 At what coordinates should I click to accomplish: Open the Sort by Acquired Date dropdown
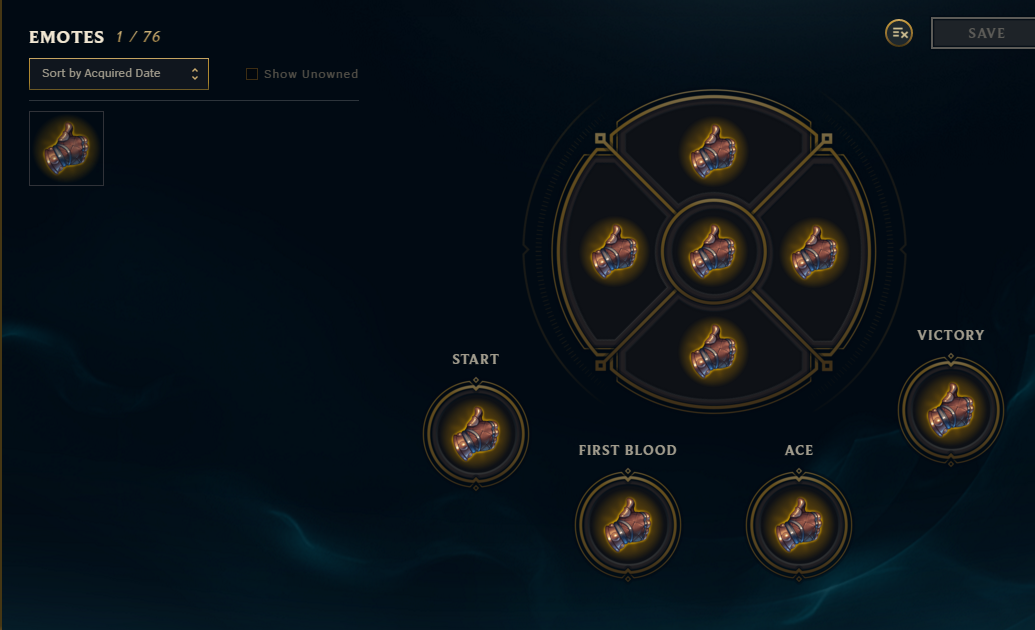(119, 74)
